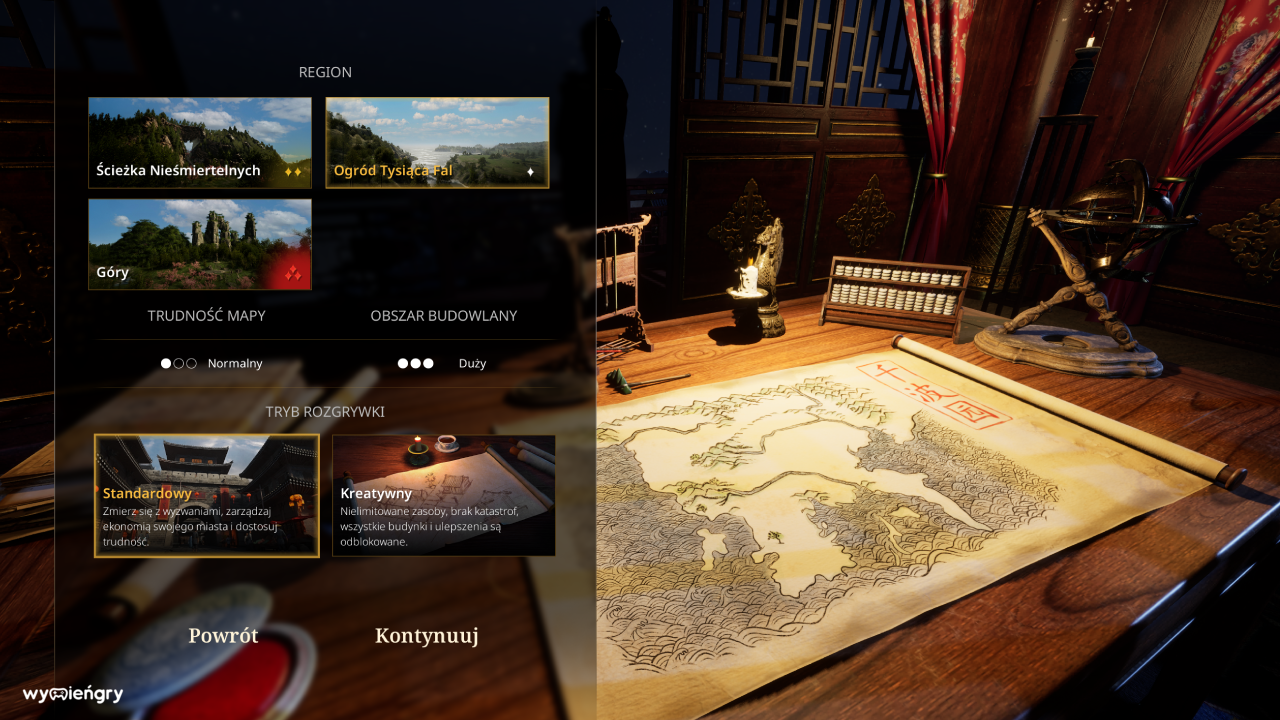Select the Kreatywny game mode
The image size is (1280, 720).
coord(443,494)
